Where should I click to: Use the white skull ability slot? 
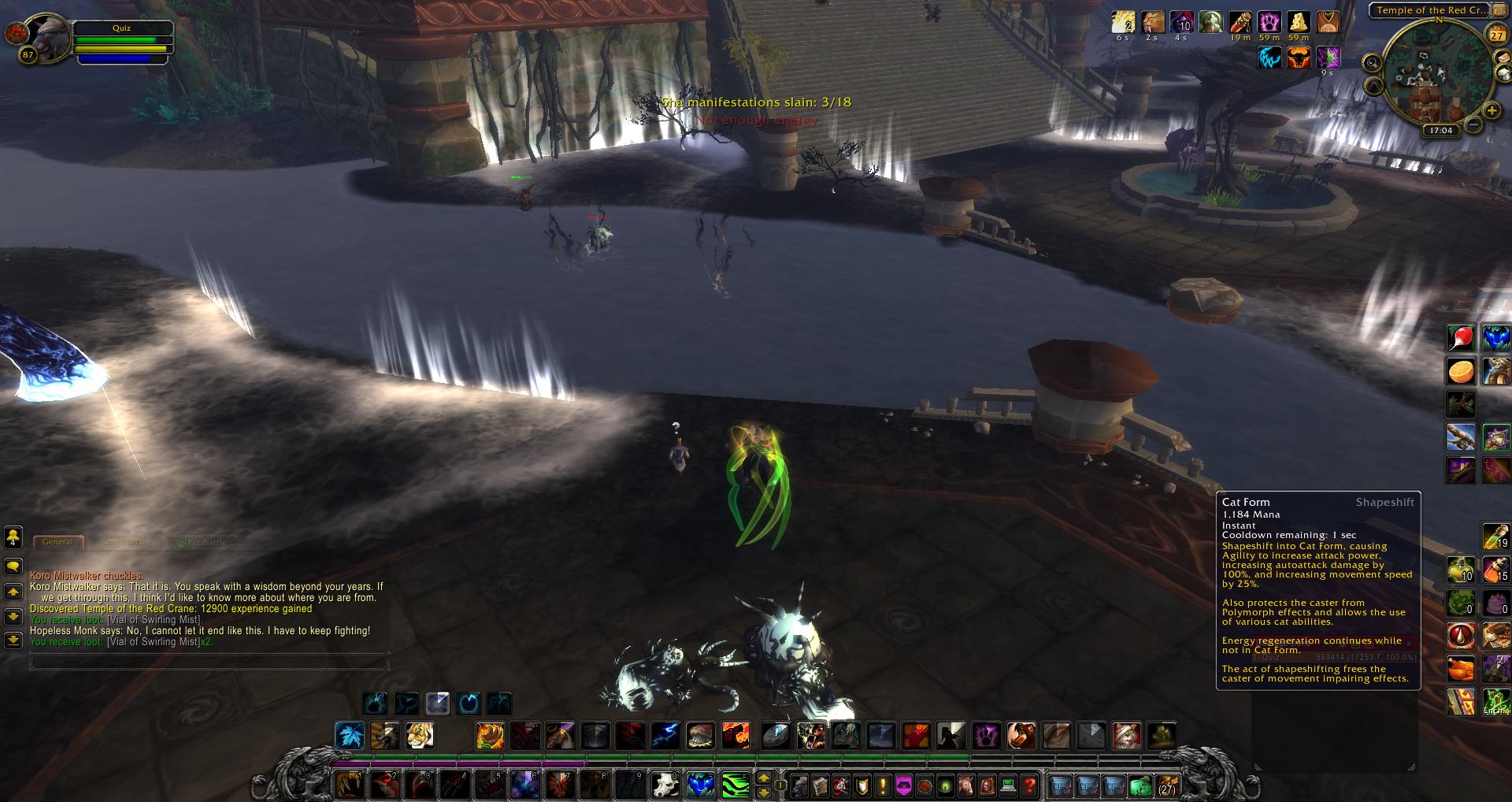[666, 785]
